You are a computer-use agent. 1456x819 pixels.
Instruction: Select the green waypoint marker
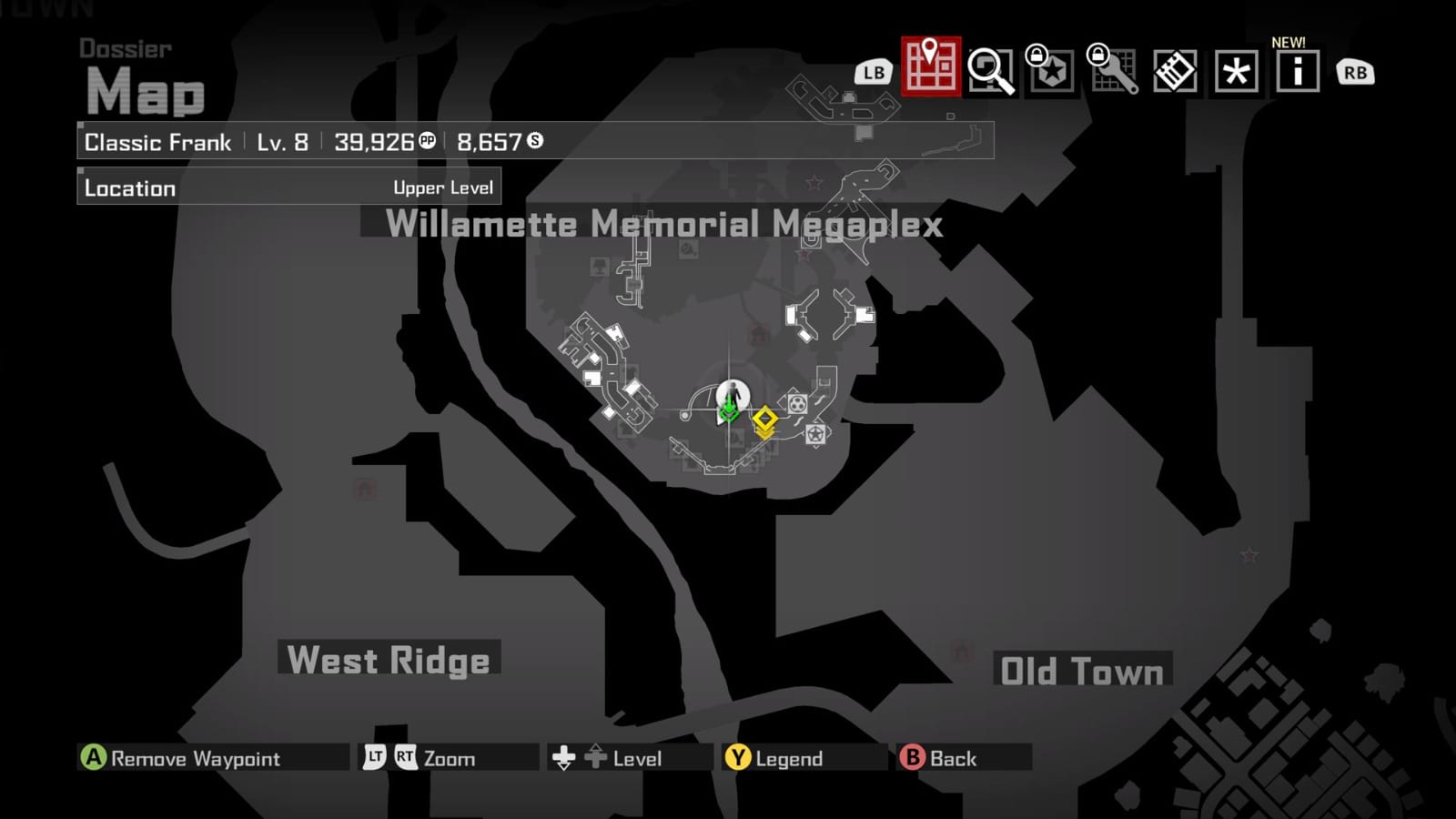[728, 411]
